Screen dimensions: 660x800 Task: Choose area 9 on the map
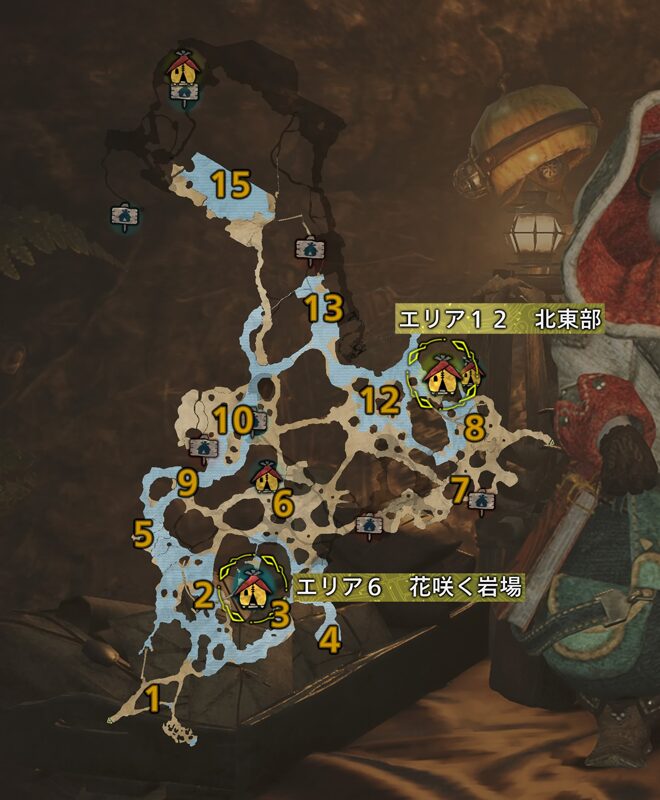[x=186, y=484]
